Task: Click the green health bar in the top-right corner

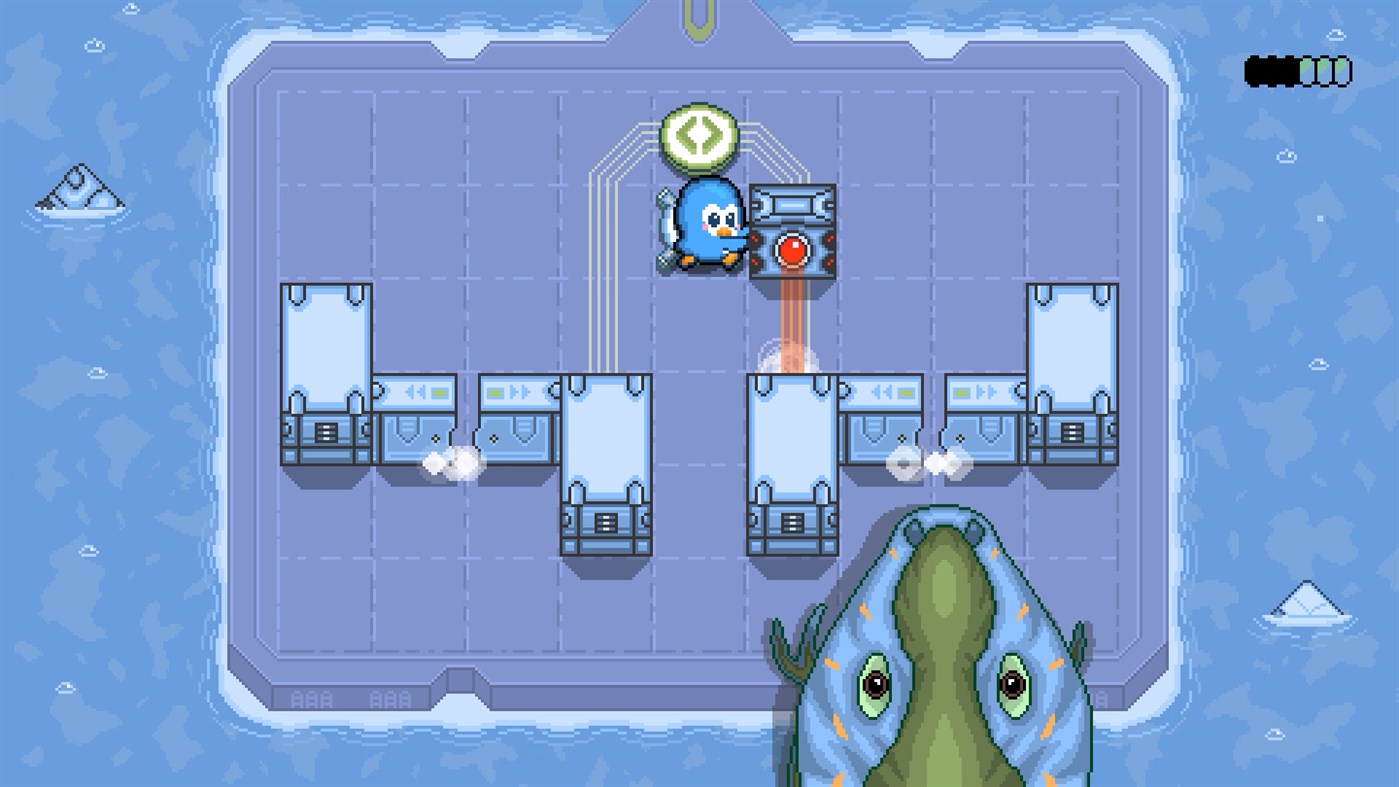Action: click(x=1325, y=70)
